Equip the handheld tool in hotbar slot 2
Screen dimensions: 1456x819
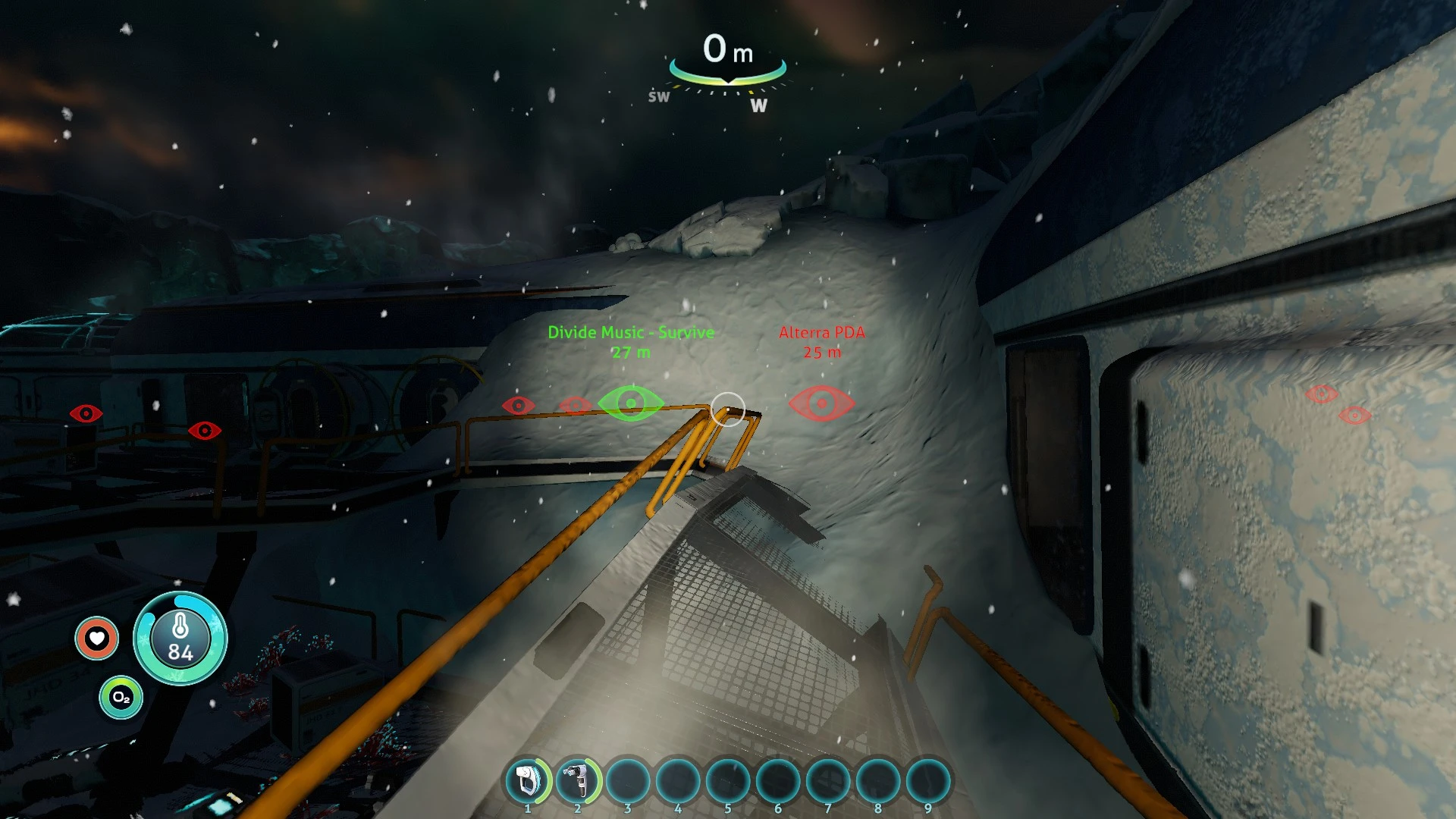578,780
